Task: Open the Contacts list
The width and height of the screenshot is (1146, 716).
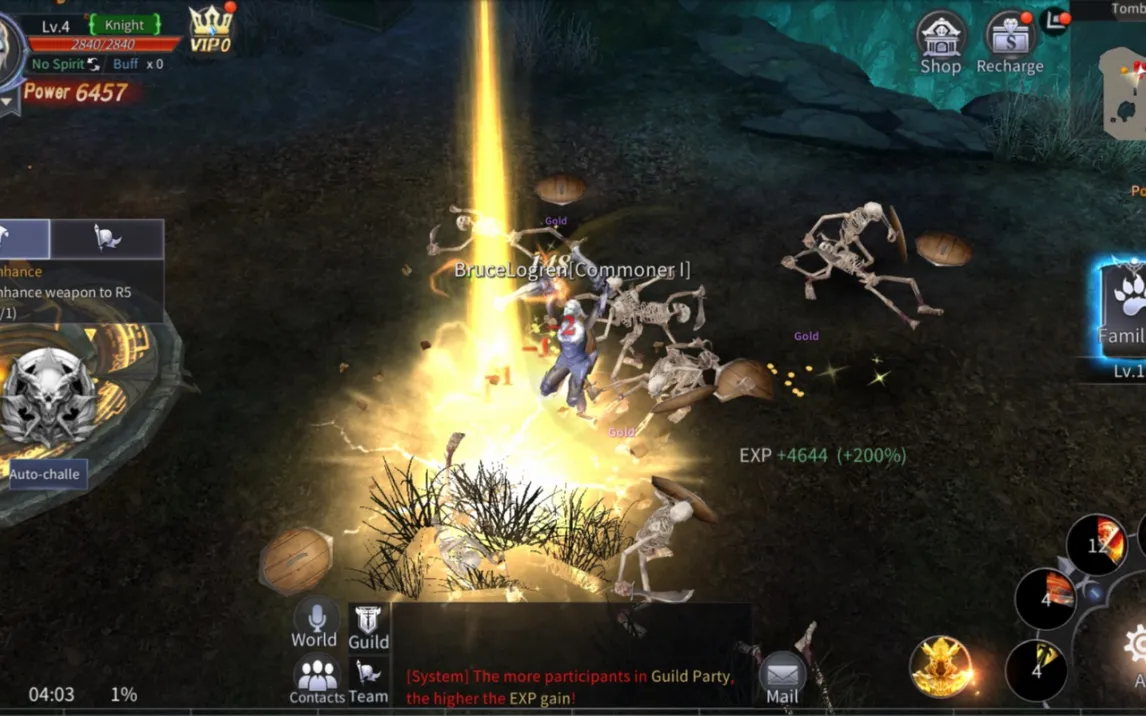Action: point(317,680)
